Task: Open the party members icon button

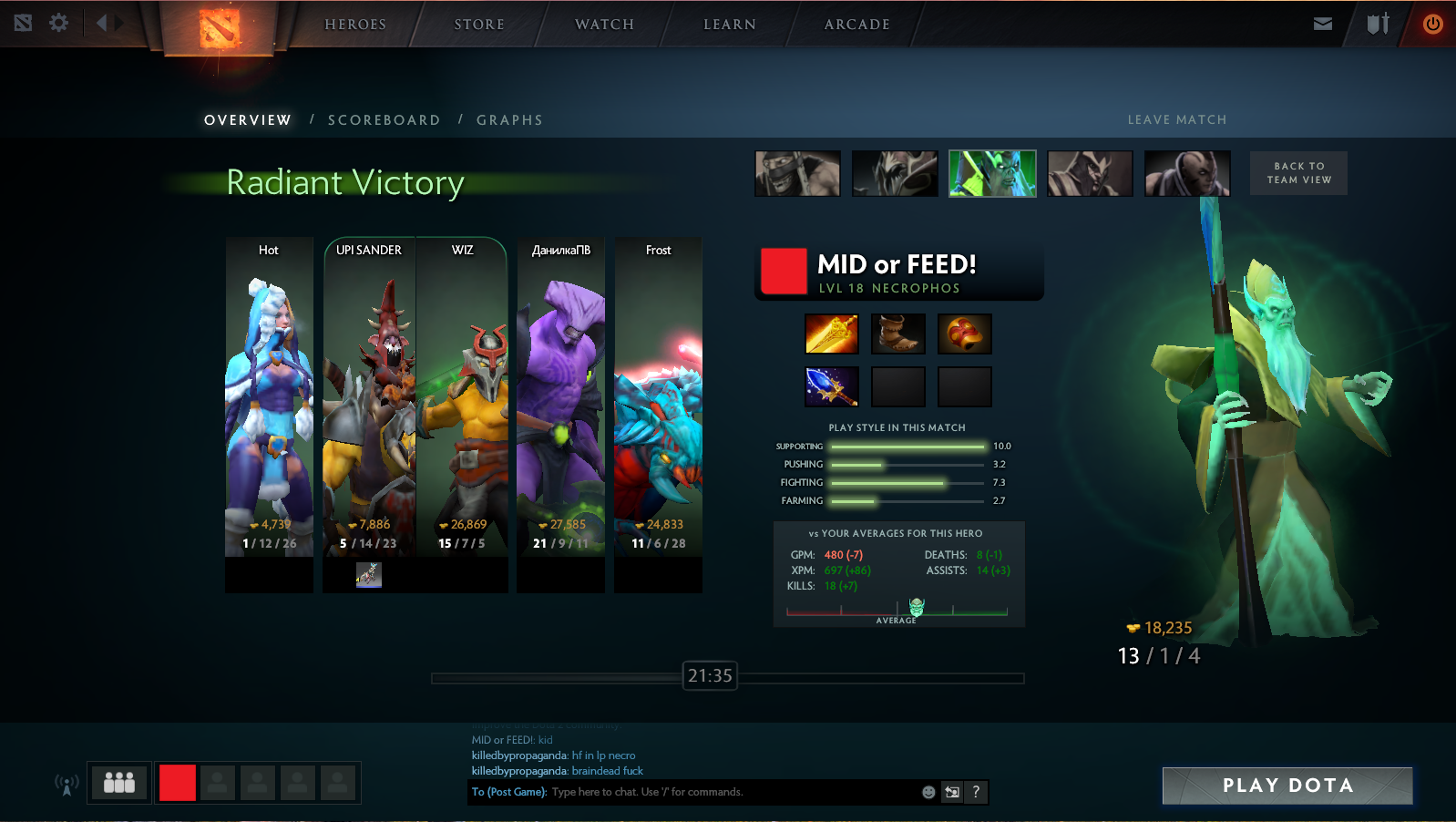Action: tap(119, 783)
